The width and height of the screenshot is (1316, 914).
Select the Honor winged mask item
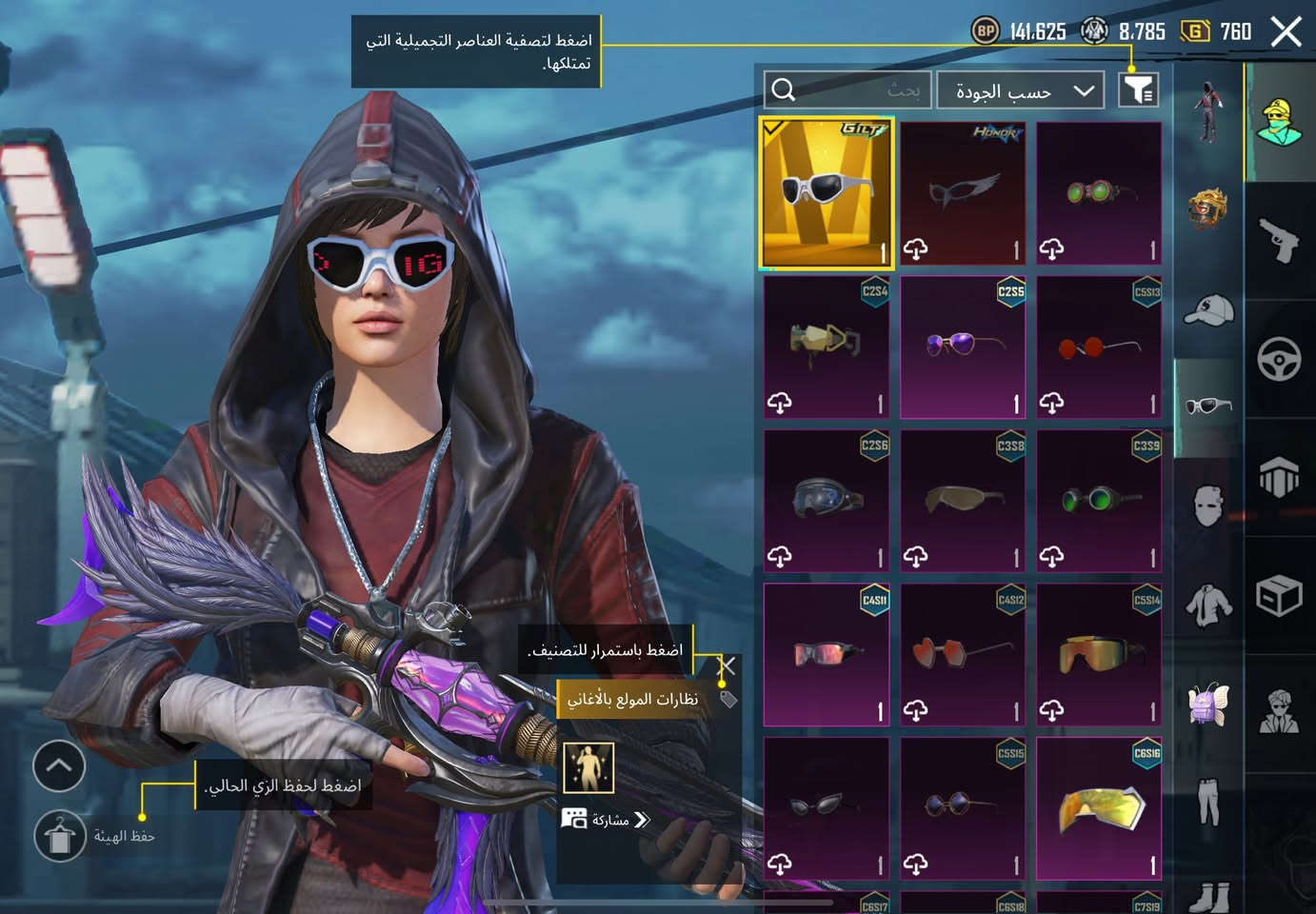tap(963, 193)
